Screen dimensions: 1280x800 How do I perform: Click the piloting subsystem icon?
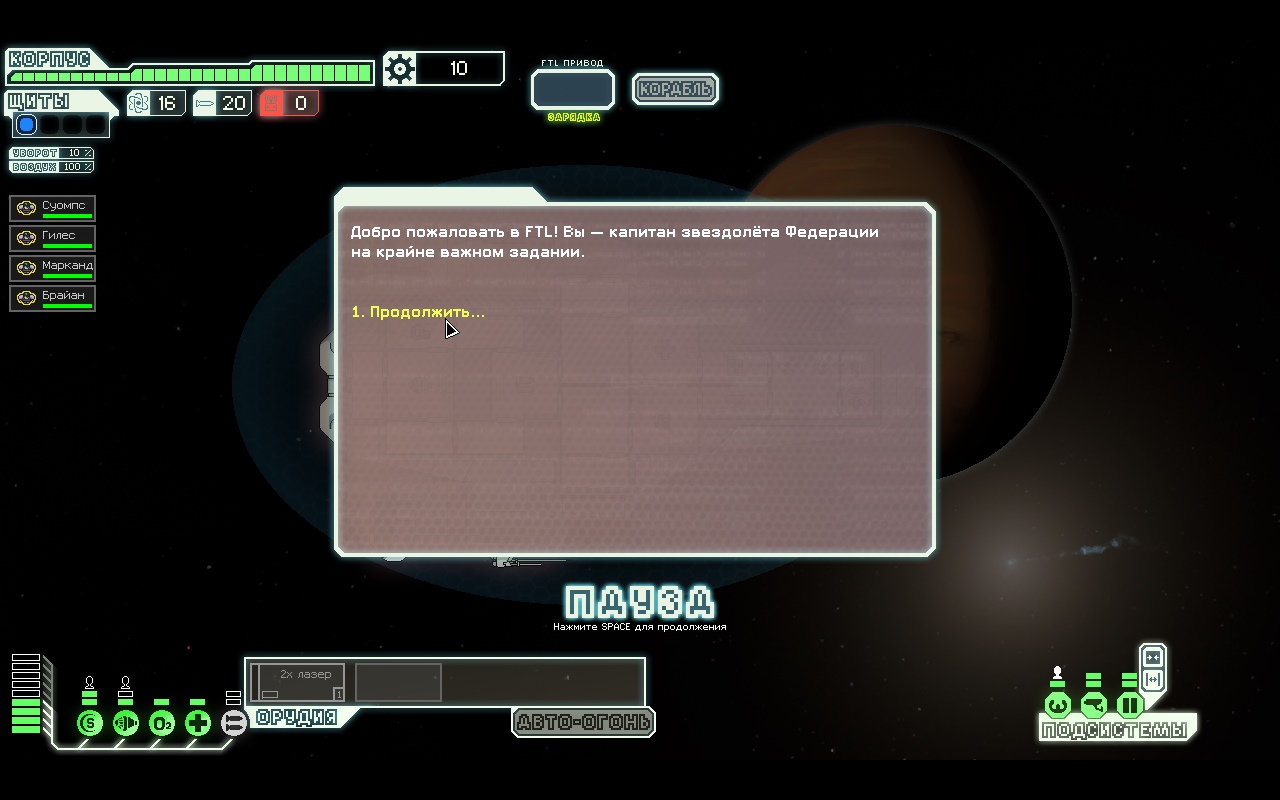pyautogui.click(x=1058, y=706)
